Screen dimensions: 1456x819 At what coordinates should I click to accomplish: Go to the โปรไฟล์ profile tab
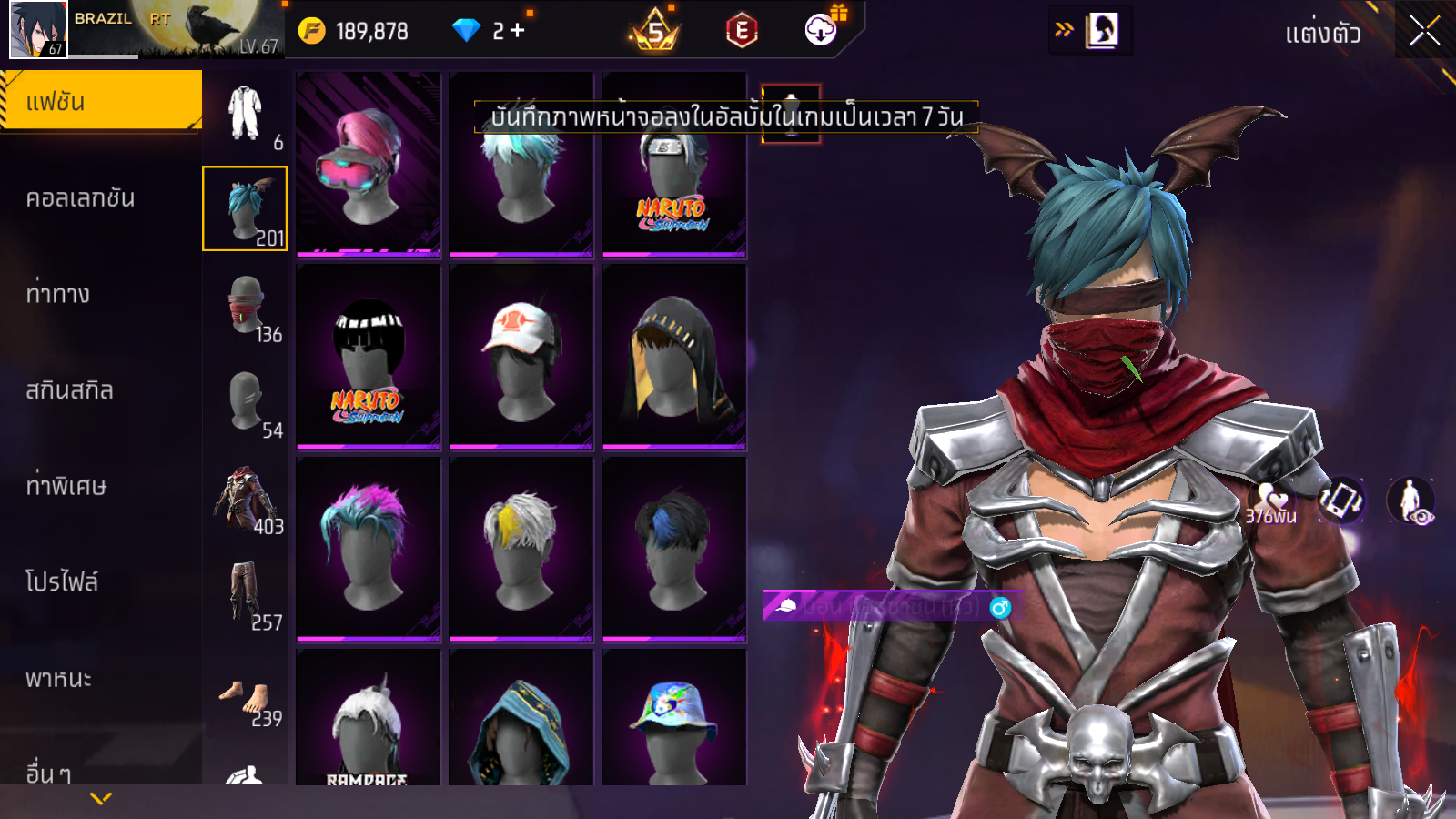(x=62, y=581)
